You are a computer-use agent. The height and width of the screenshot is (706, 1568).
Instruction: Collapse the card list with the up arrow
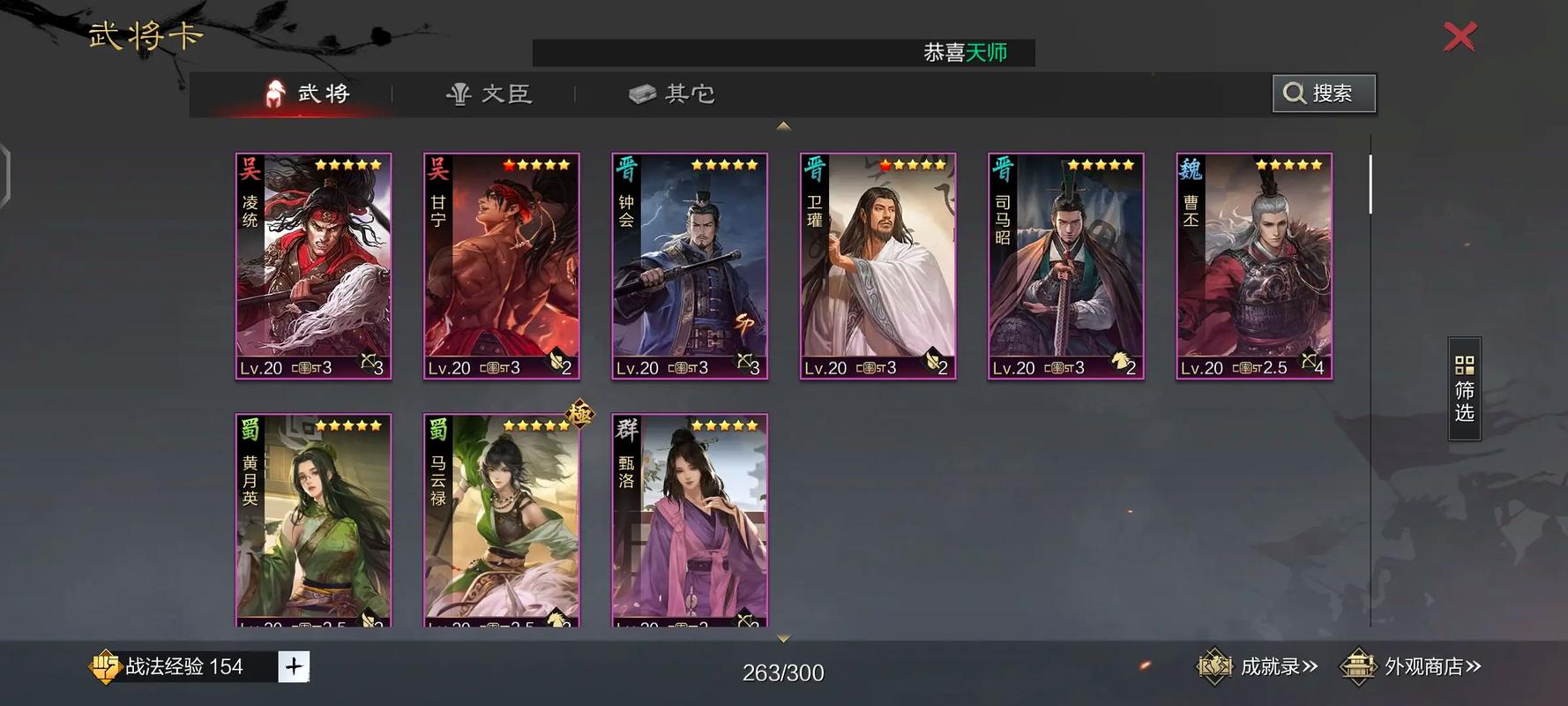(783, 125)
